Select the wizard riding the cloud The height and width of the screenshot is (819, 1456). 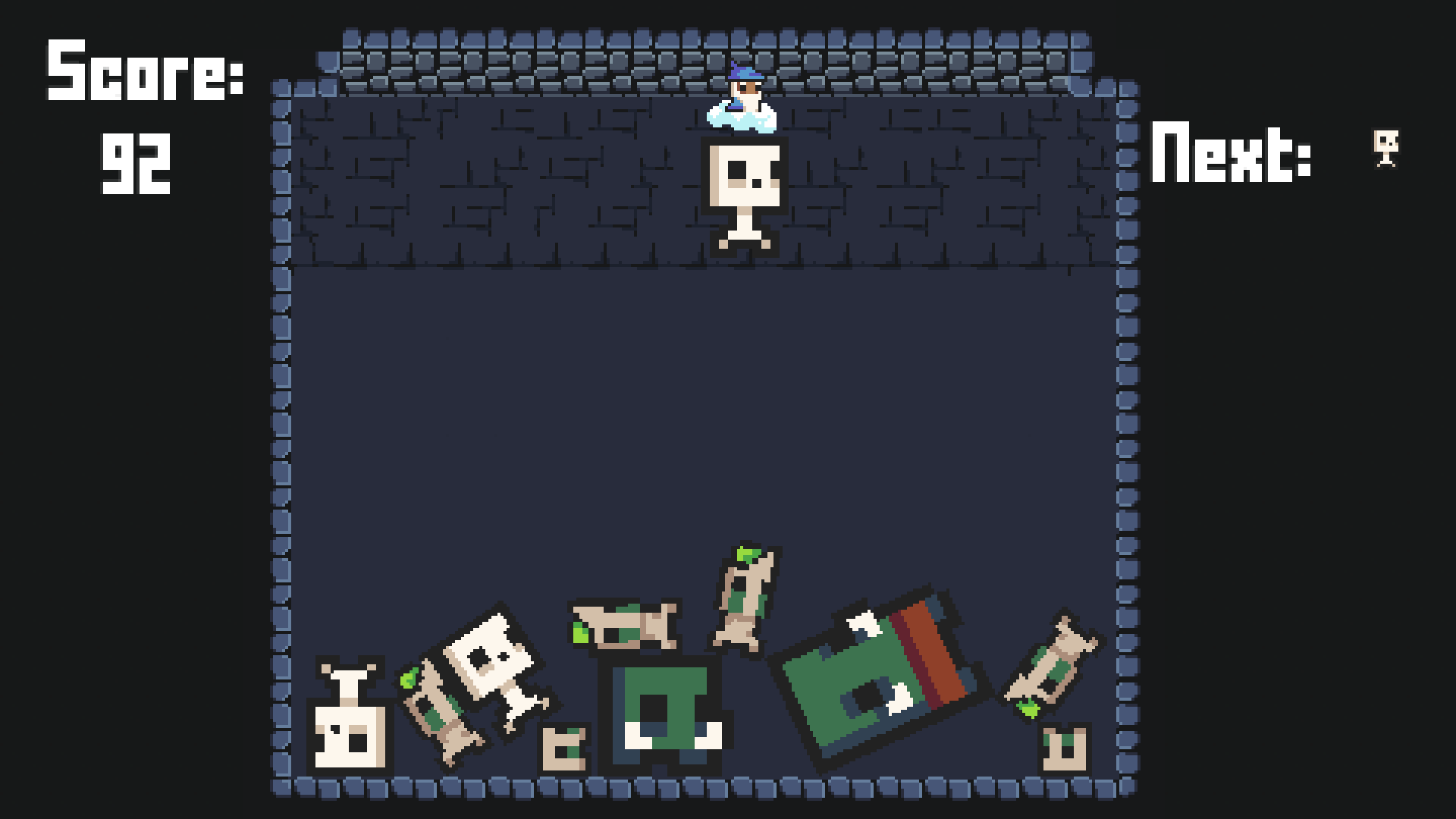[743, 99]
